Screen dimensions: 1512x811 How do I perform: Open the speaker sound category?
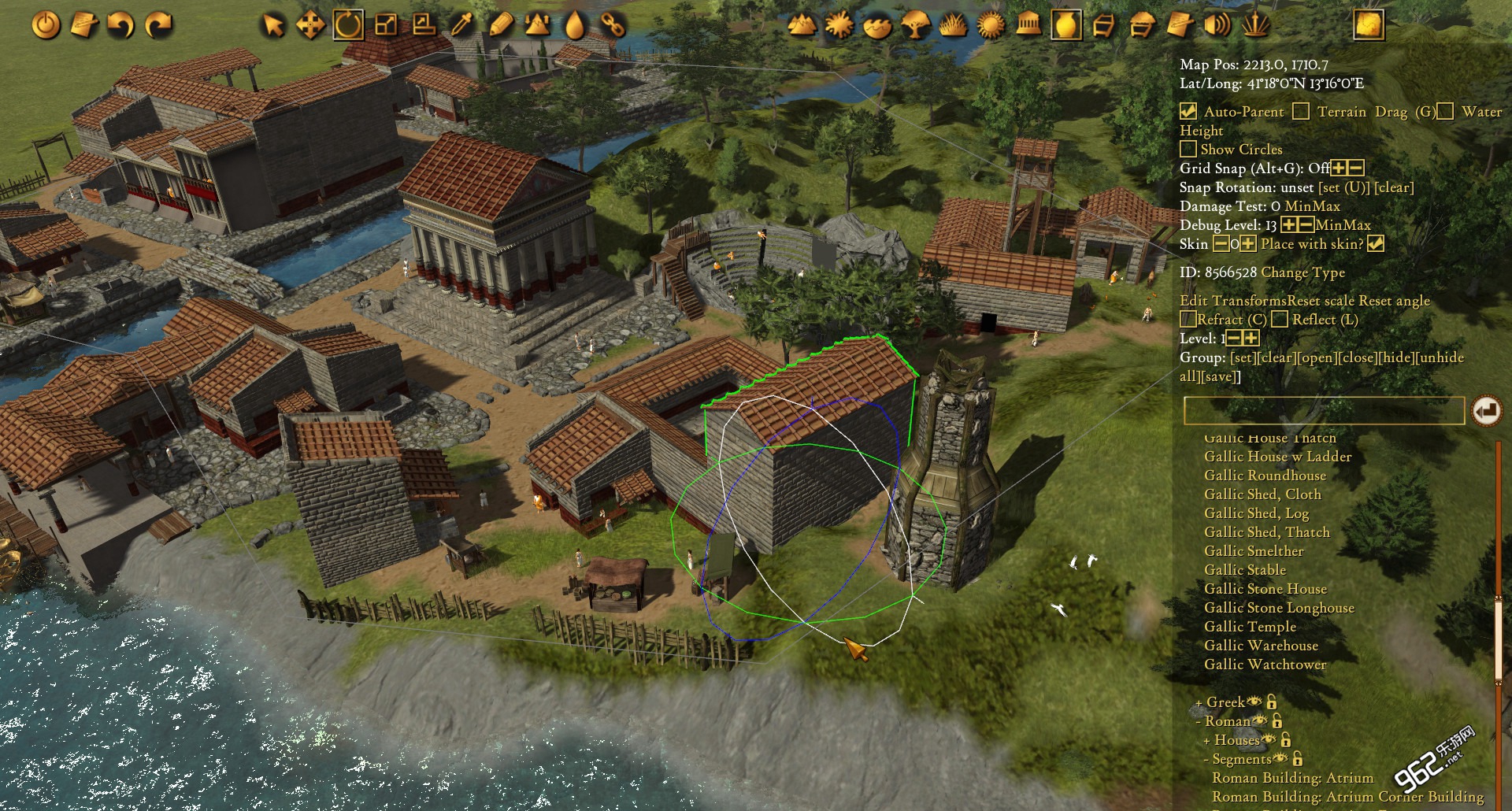1217,25
